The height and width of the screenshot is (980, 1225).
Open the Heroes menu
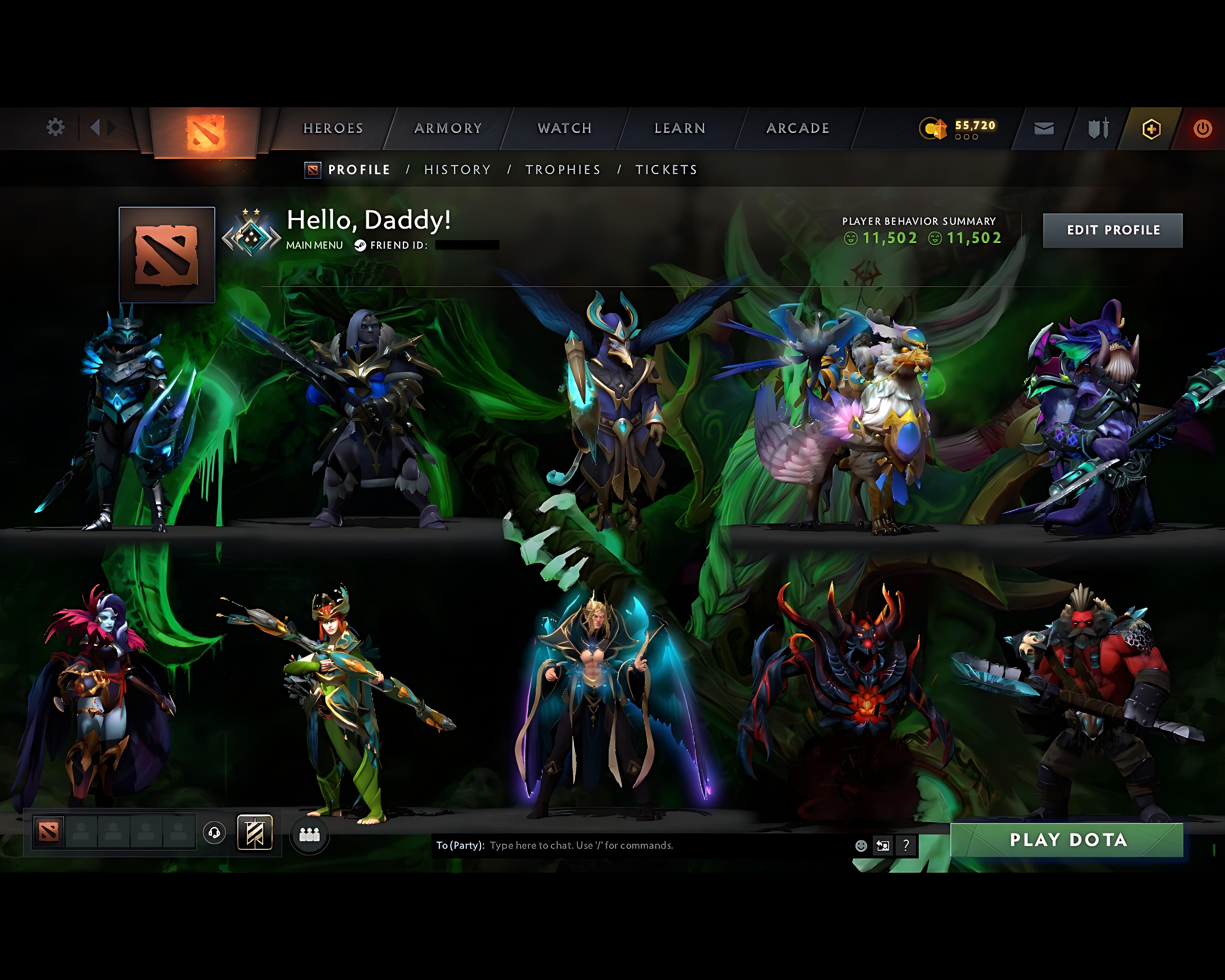(x=333, y=128)
